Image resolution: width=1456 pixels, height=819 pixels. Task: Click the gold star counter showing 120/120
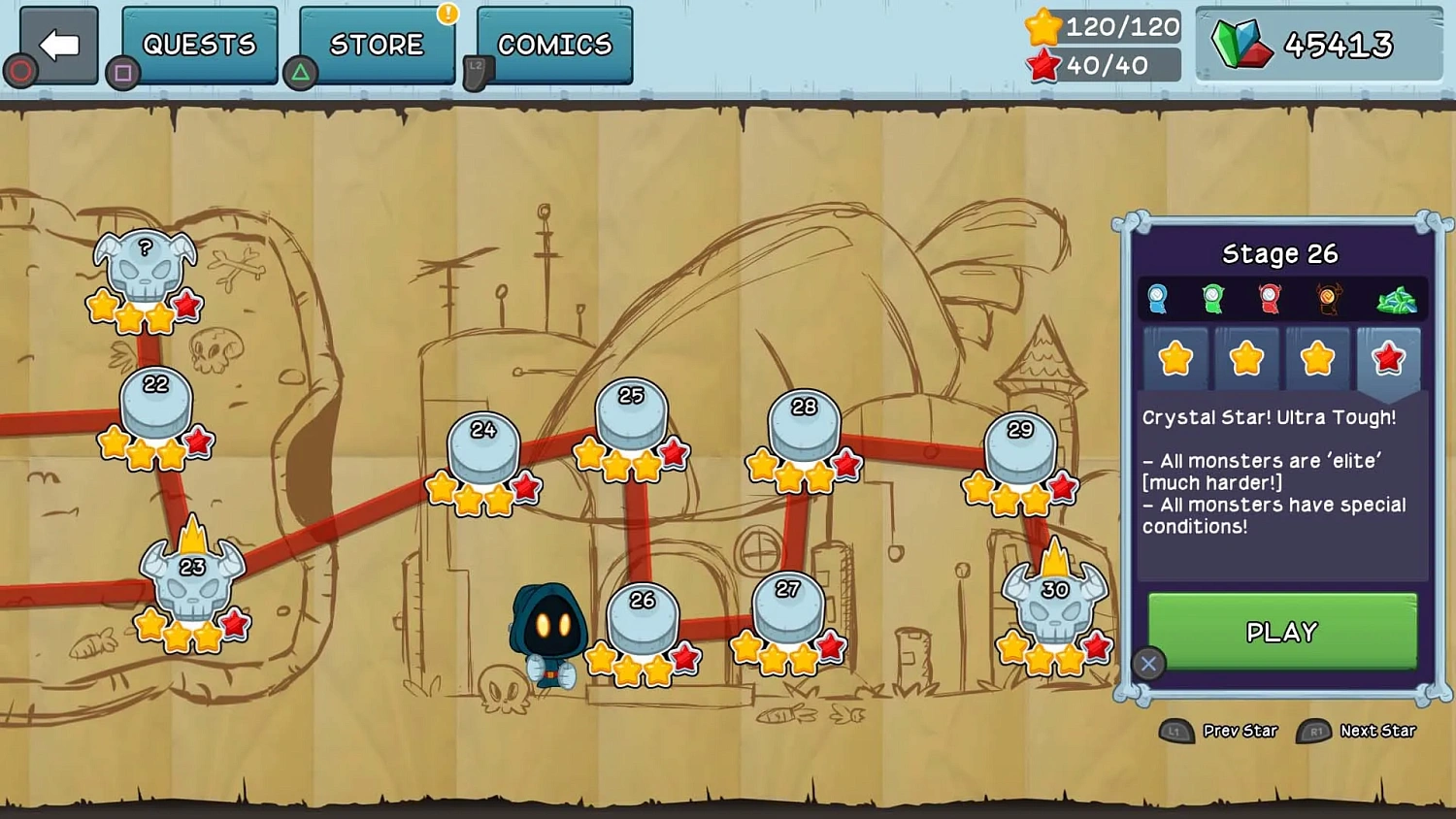tap(1102, 27)
